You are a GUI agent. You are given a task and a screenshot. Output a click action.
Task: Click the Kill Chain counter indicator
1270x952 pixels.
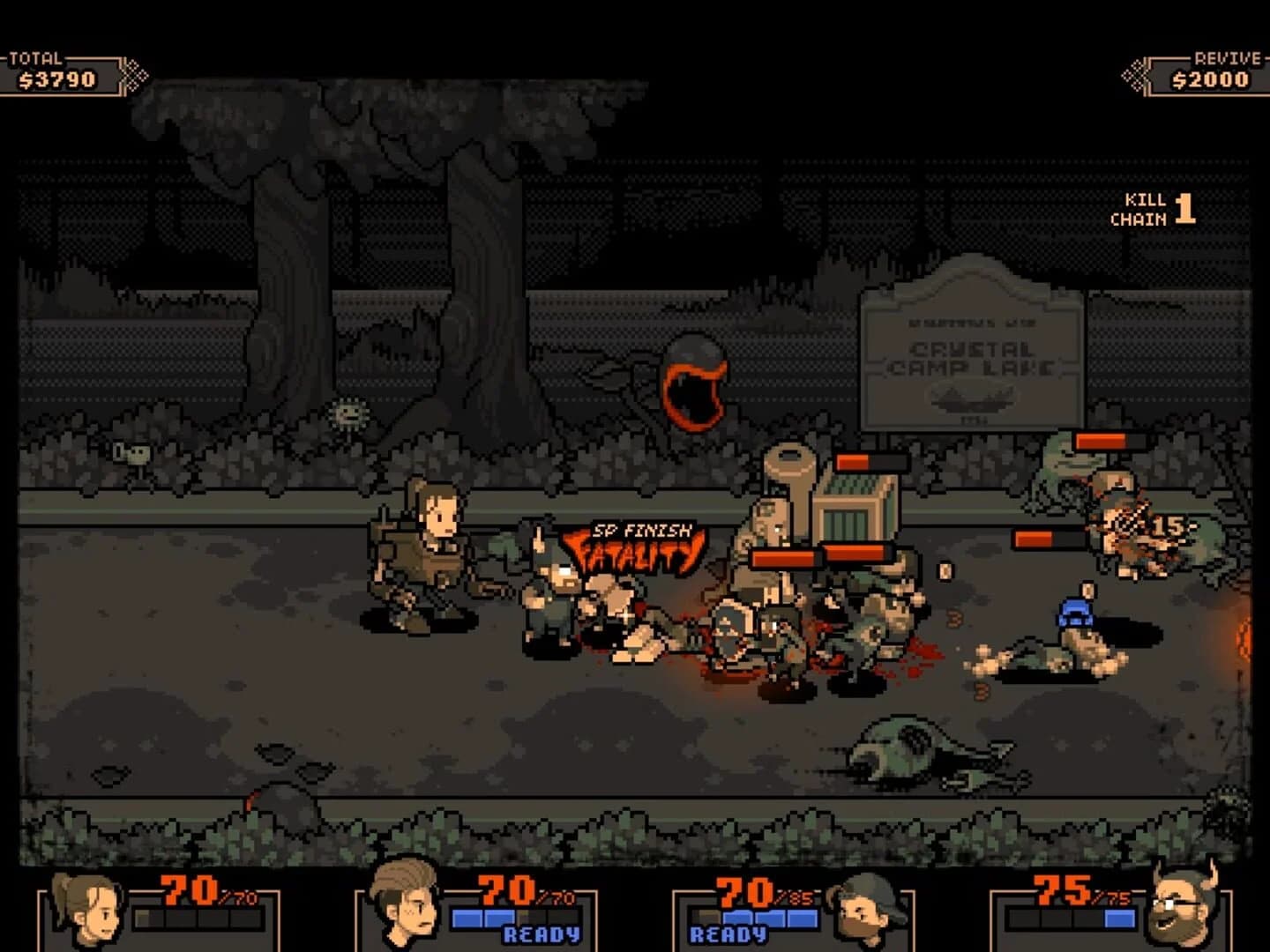click(x=1160, y=209)
